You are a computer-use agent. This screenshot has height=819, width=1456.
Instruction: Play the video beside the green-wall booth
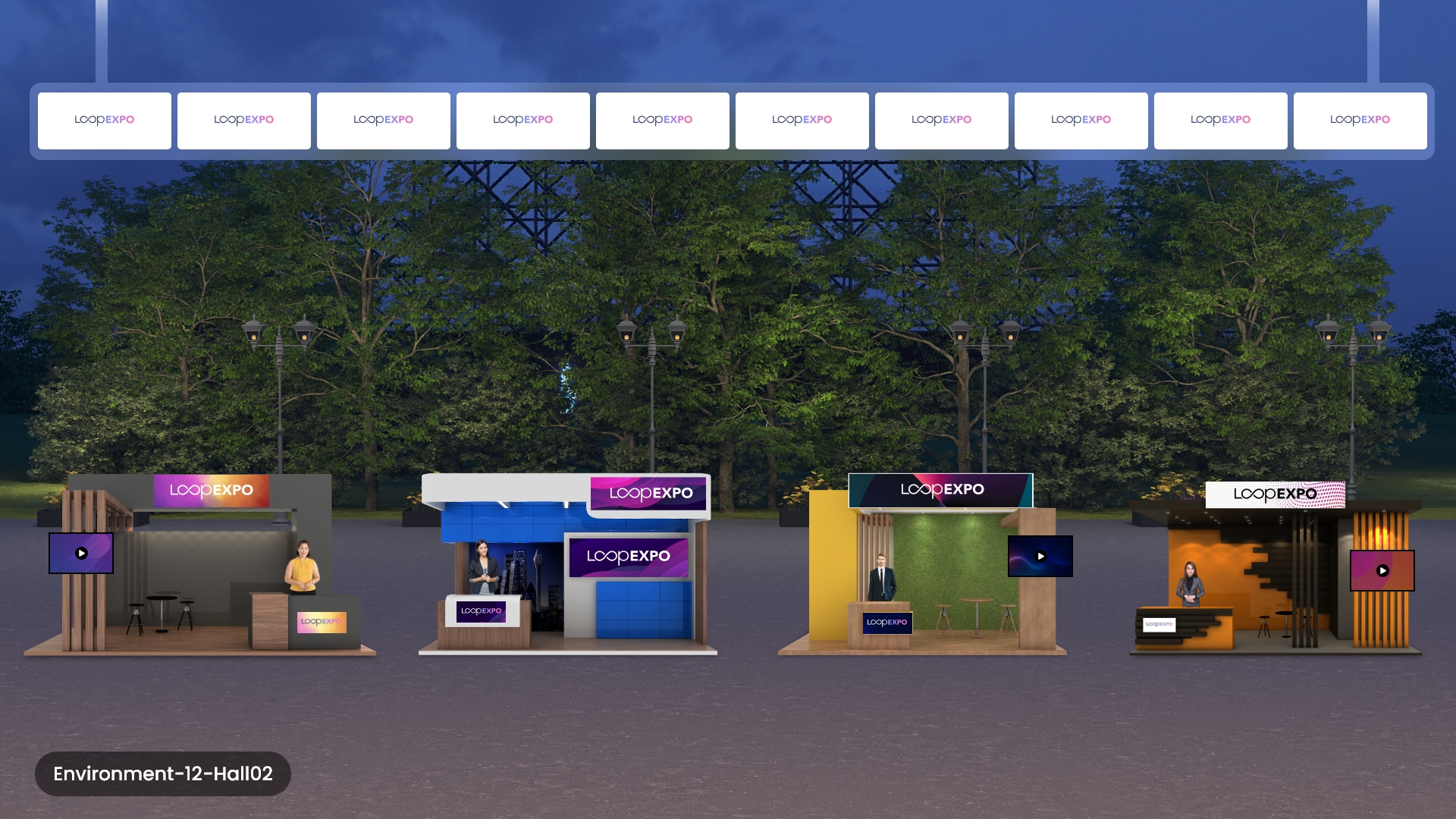coord(1040,557)
